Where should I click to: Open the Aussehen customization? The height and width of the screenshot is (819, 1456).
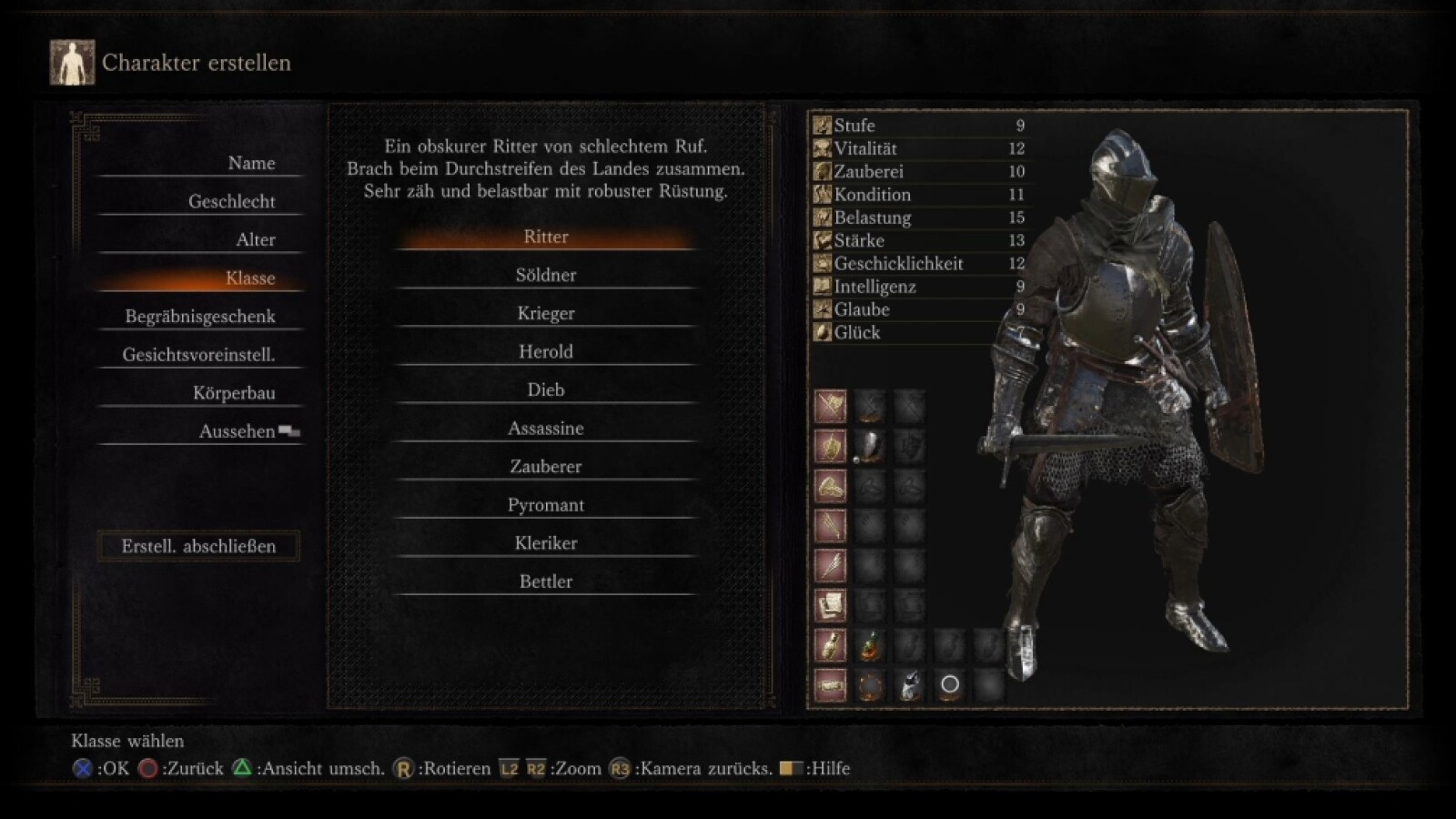pos(238,430)
